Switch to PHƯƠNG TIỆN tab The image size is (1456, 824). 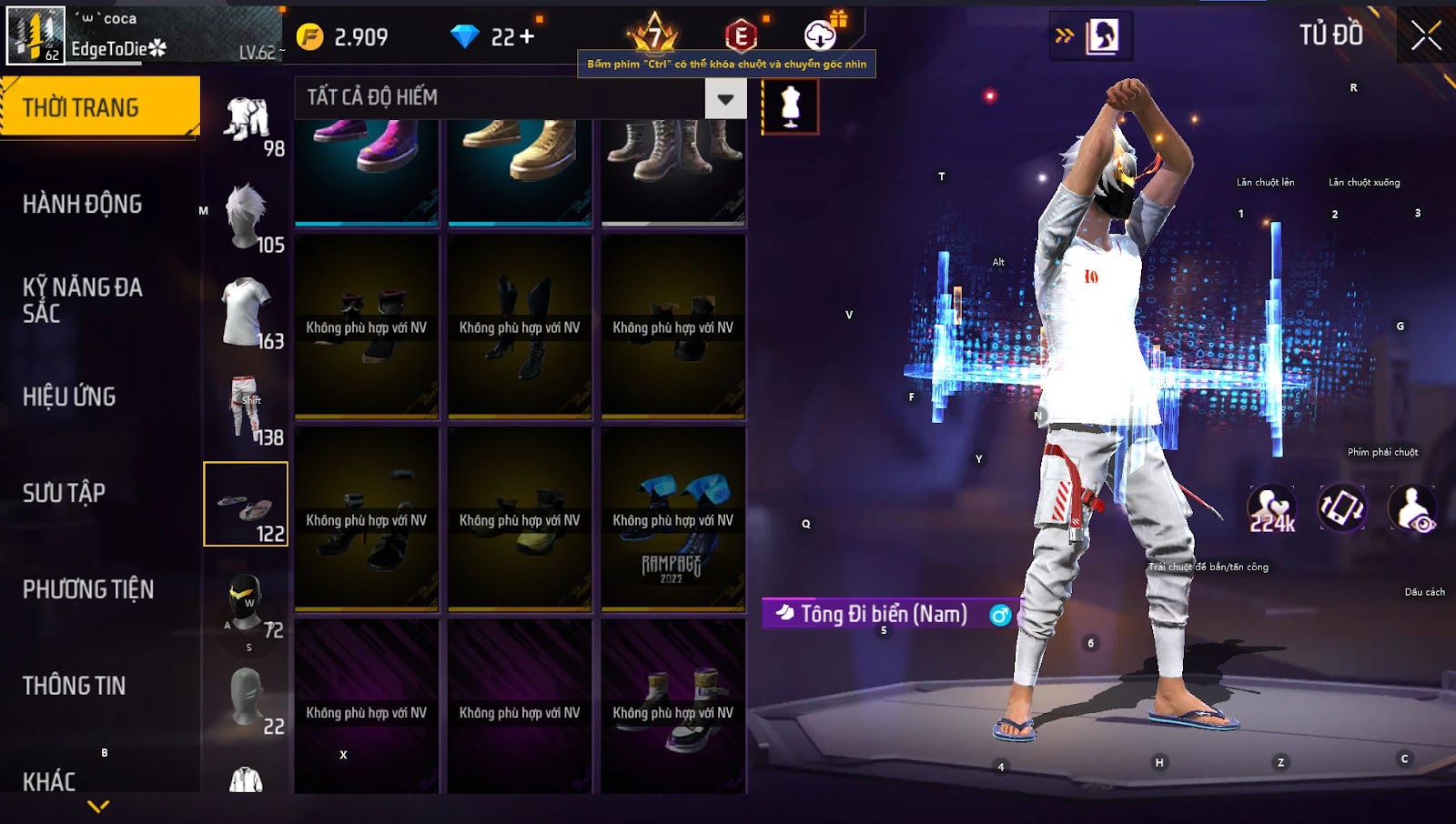pyautogui.click(x=87, y=589)
